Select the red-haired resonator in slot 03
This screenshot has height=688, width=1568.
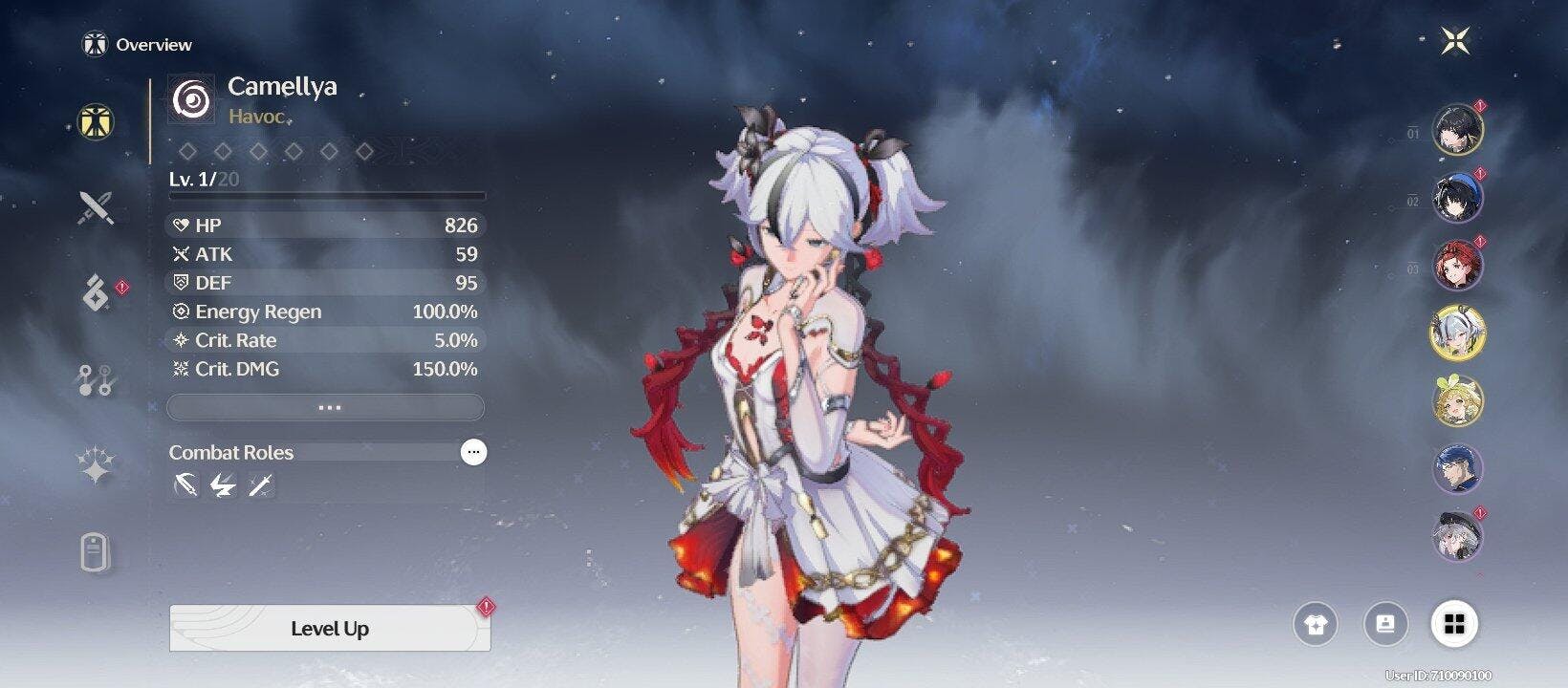point(1457,265)
